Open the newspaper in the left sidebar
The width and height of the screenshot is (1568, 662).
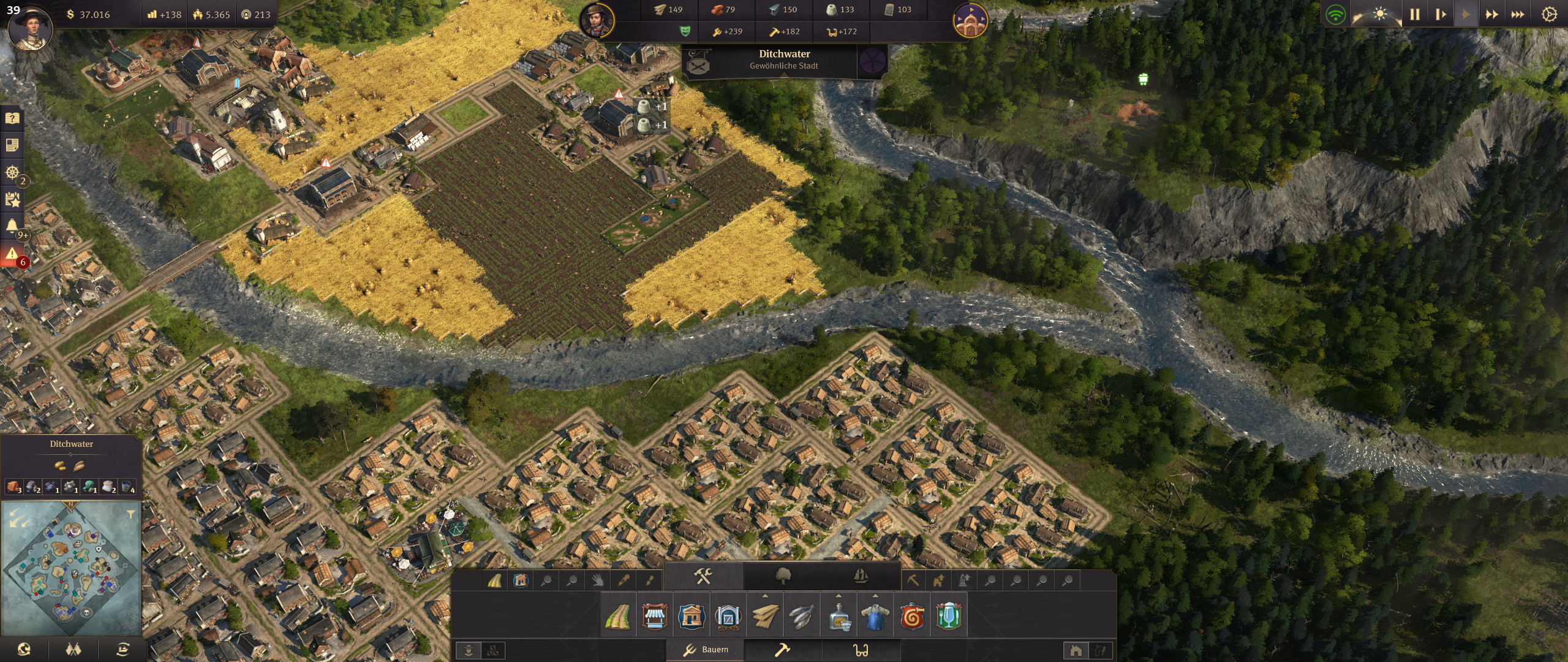(11, 145)
